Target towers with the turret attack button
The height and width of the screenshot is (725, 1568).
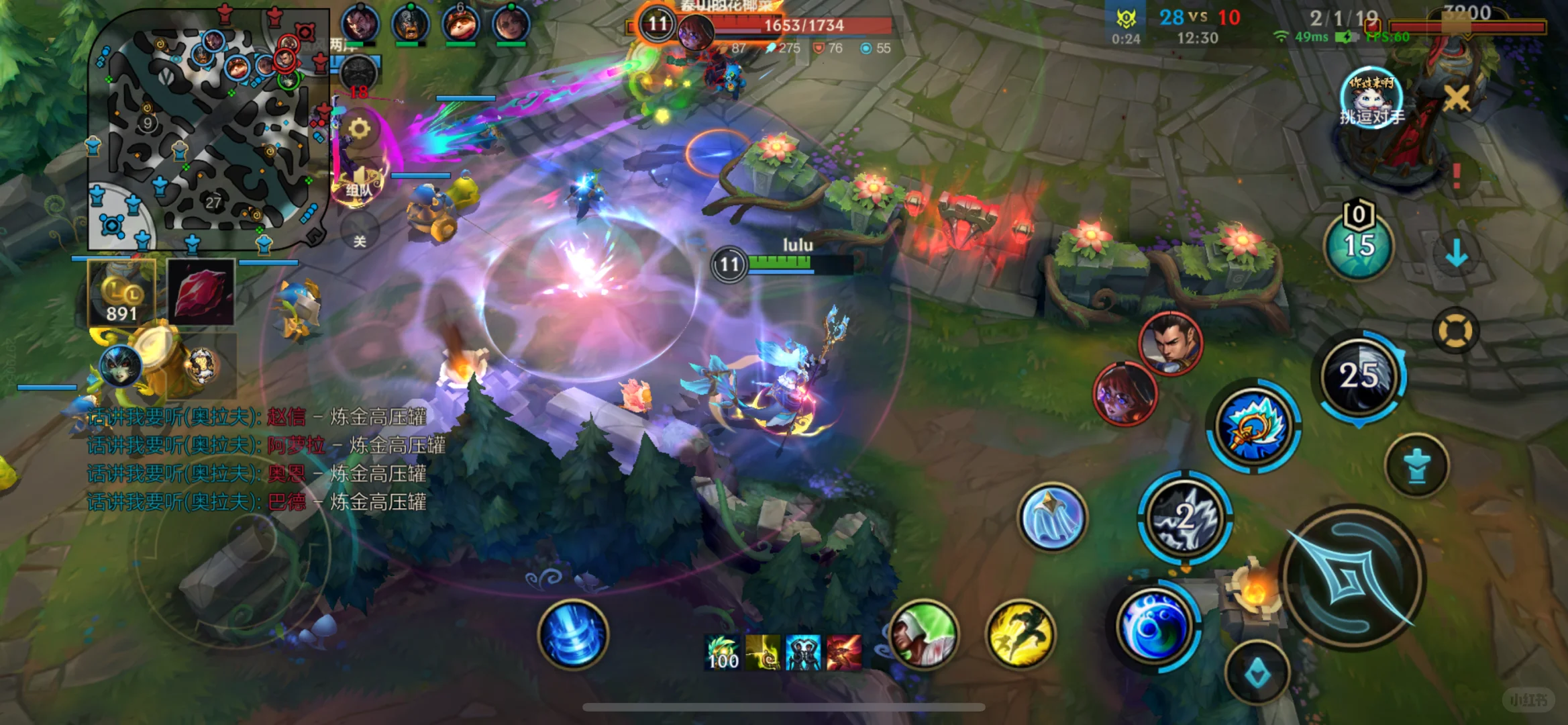pos(1416,465)
